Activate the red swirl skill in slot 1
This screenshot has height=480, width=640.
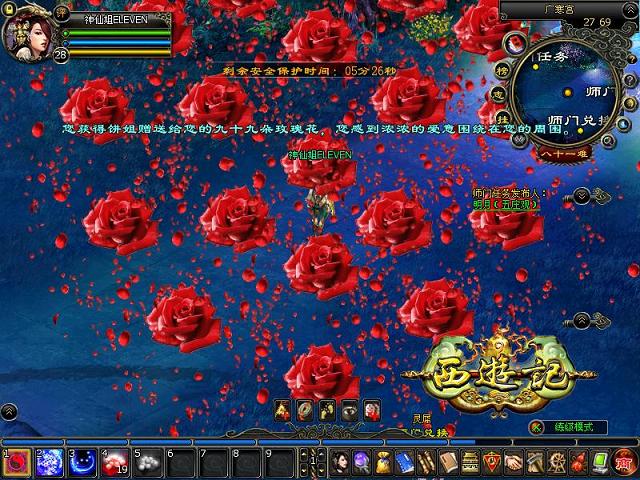pyautogui.click(x=16, y=462)
